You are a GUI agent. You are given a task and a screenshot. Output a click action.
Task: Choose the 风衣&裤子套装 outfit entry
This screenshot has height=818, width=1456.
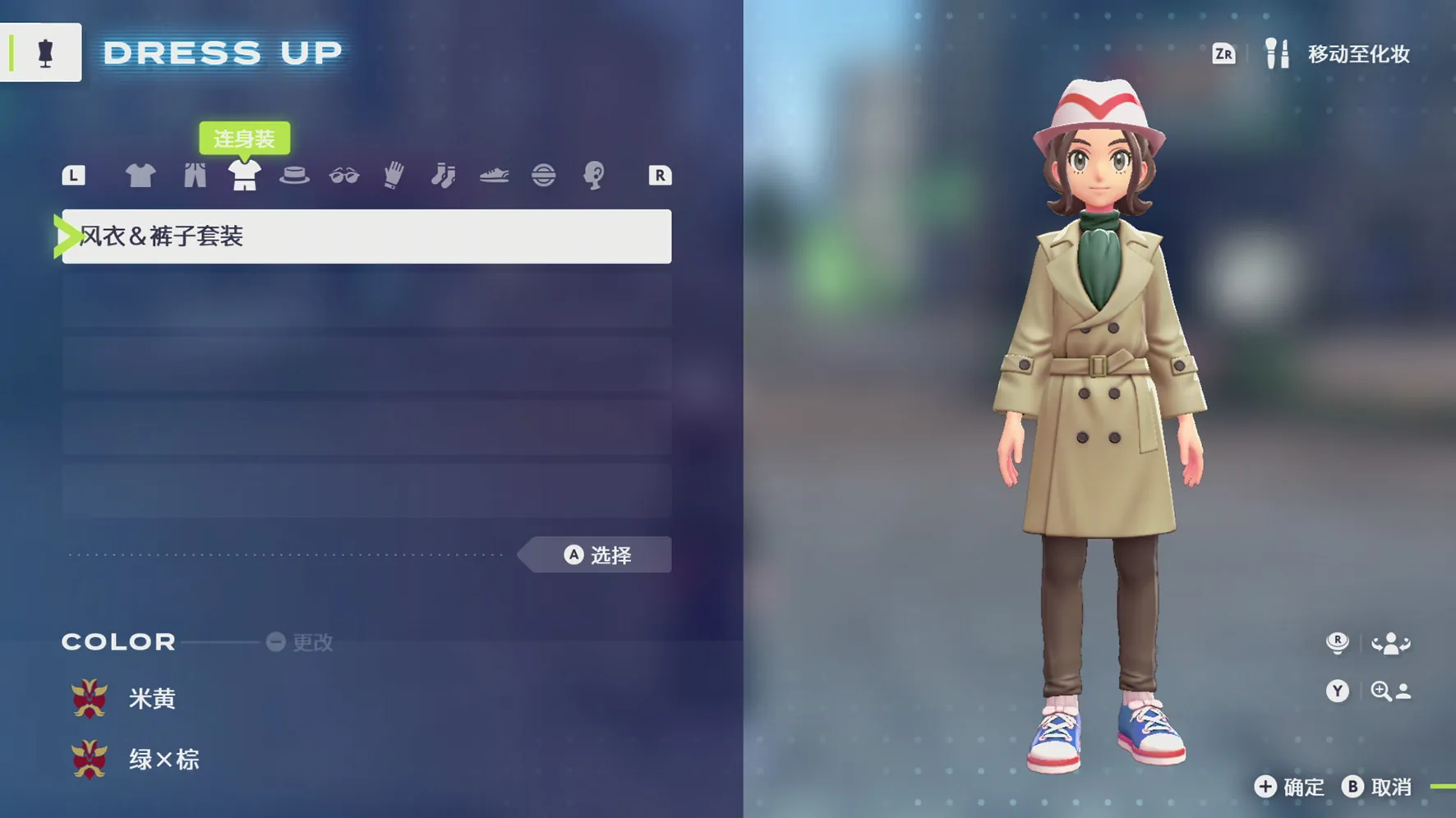pyautogui.click(x=366, y=237)
